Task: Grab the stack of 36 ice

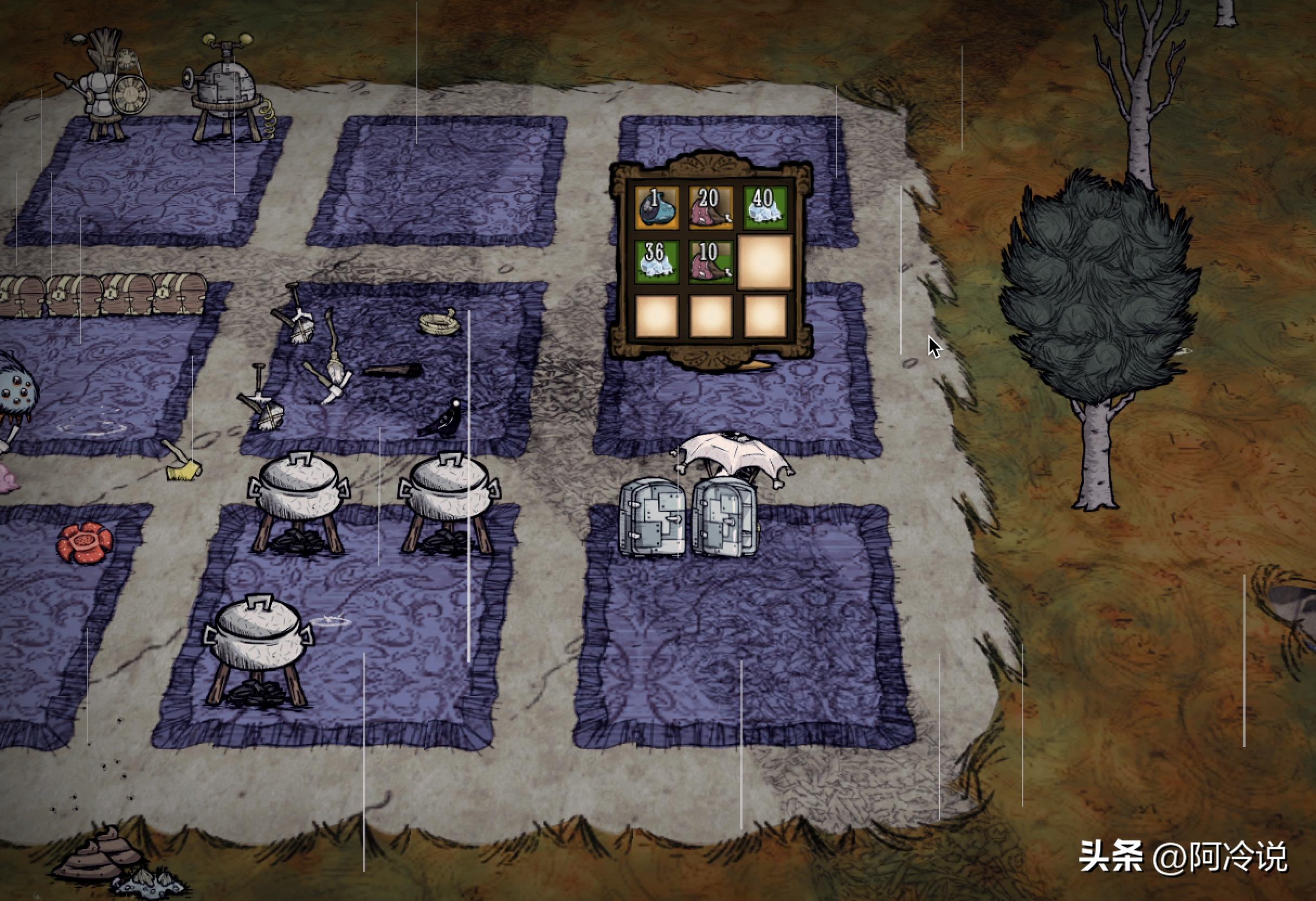Action: pyautogui.click(x=656, y=262)
